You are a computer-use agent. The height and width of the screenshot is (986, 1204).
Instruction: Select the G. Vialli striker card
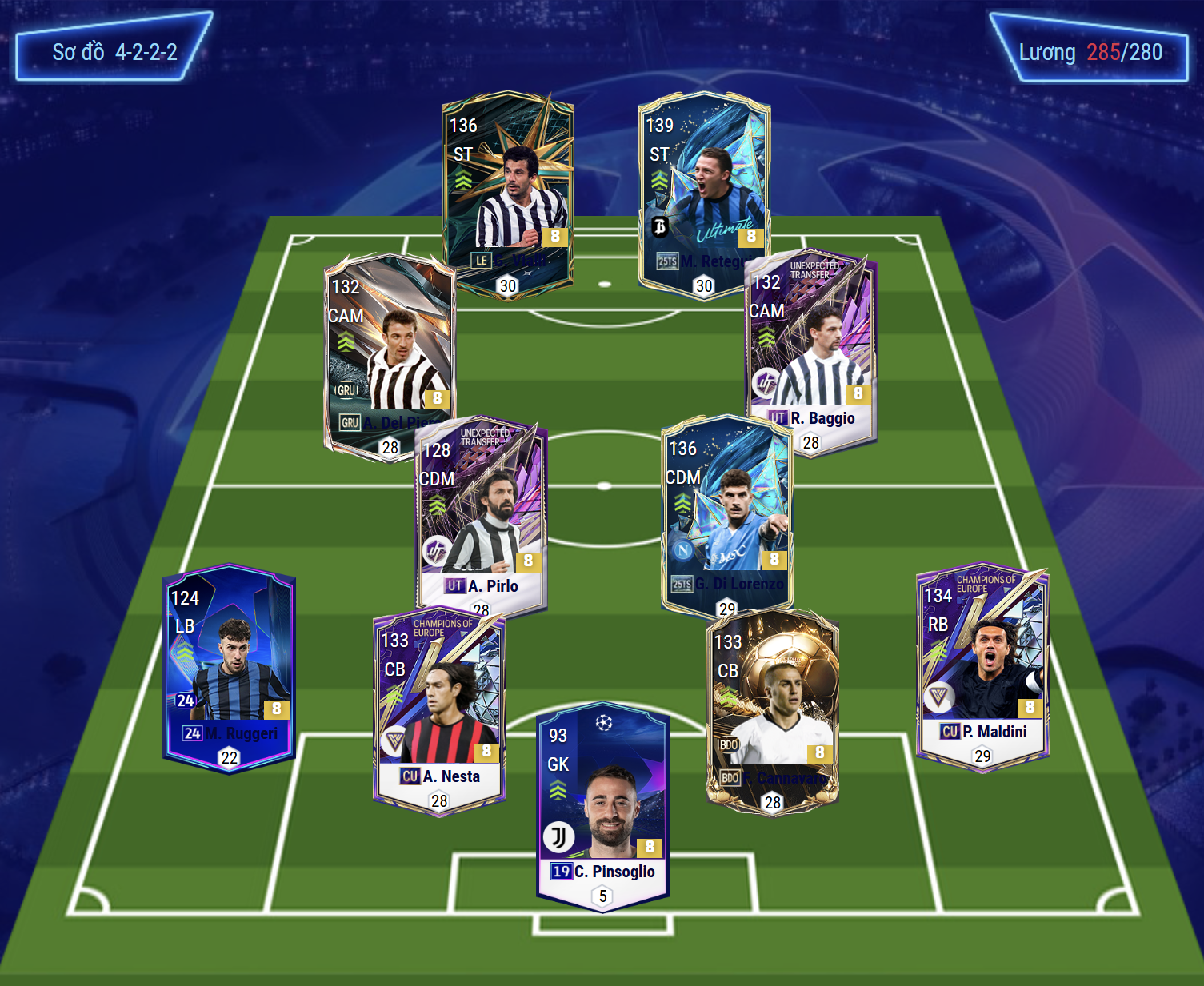tap(508, 192)
